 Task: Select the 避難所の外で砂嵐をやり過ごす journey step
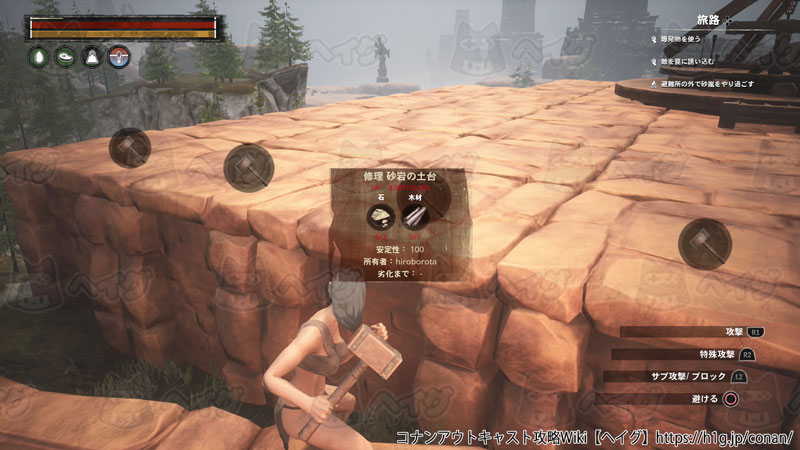(x=707, y=85)
